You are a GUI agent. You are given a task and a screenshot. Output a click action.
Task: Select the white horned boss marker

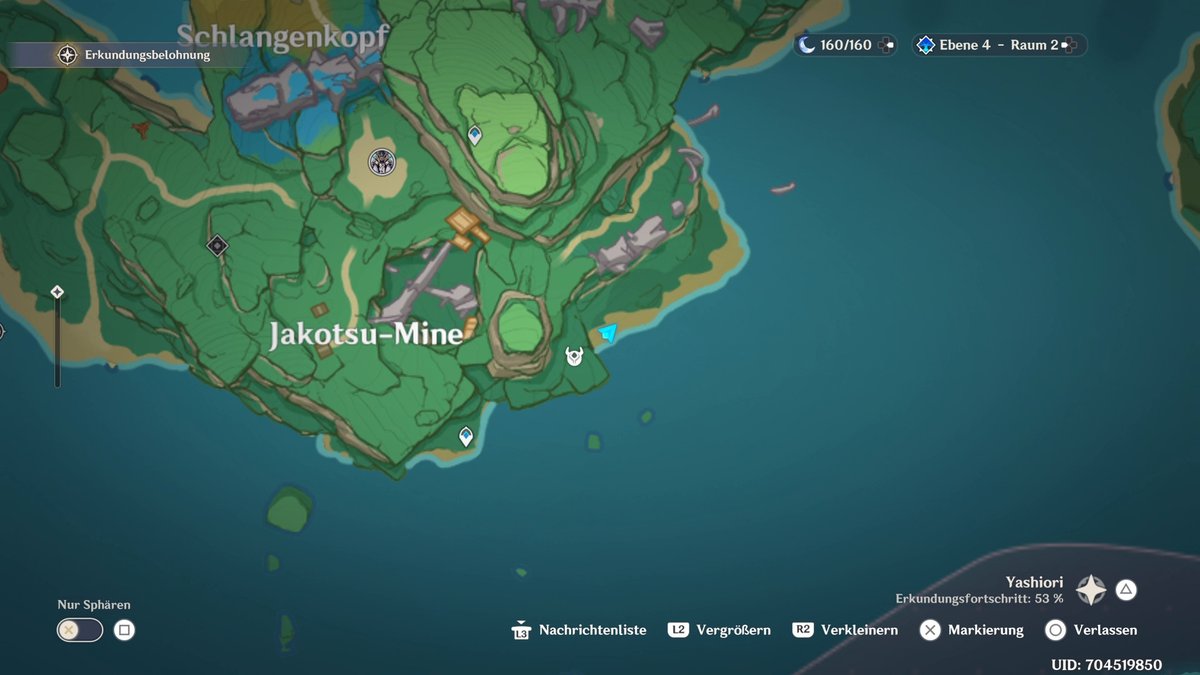pos(575,356)
